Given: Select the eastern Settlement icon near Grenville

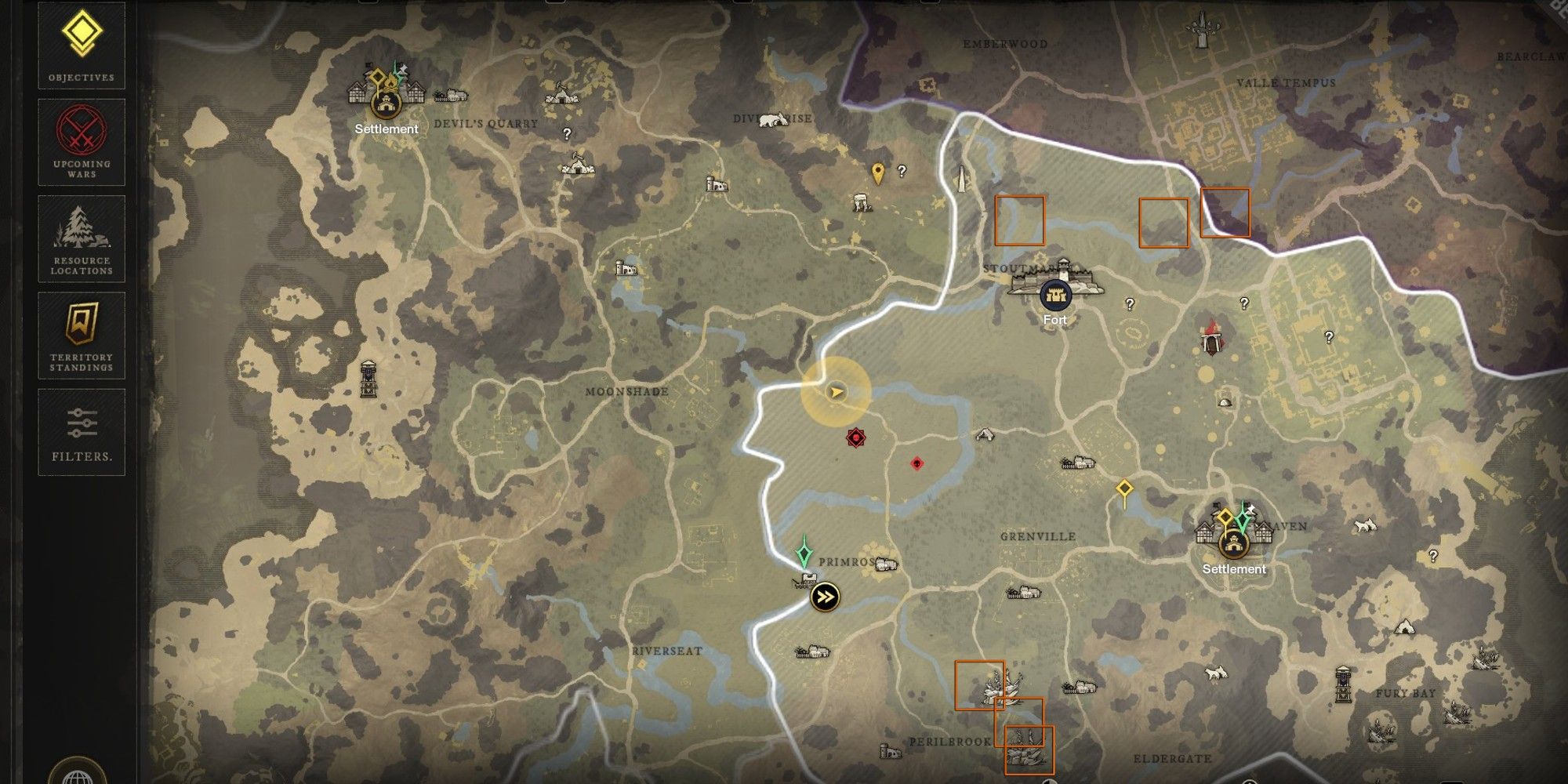Looking at the screenshot, I should coord(1232,541).
